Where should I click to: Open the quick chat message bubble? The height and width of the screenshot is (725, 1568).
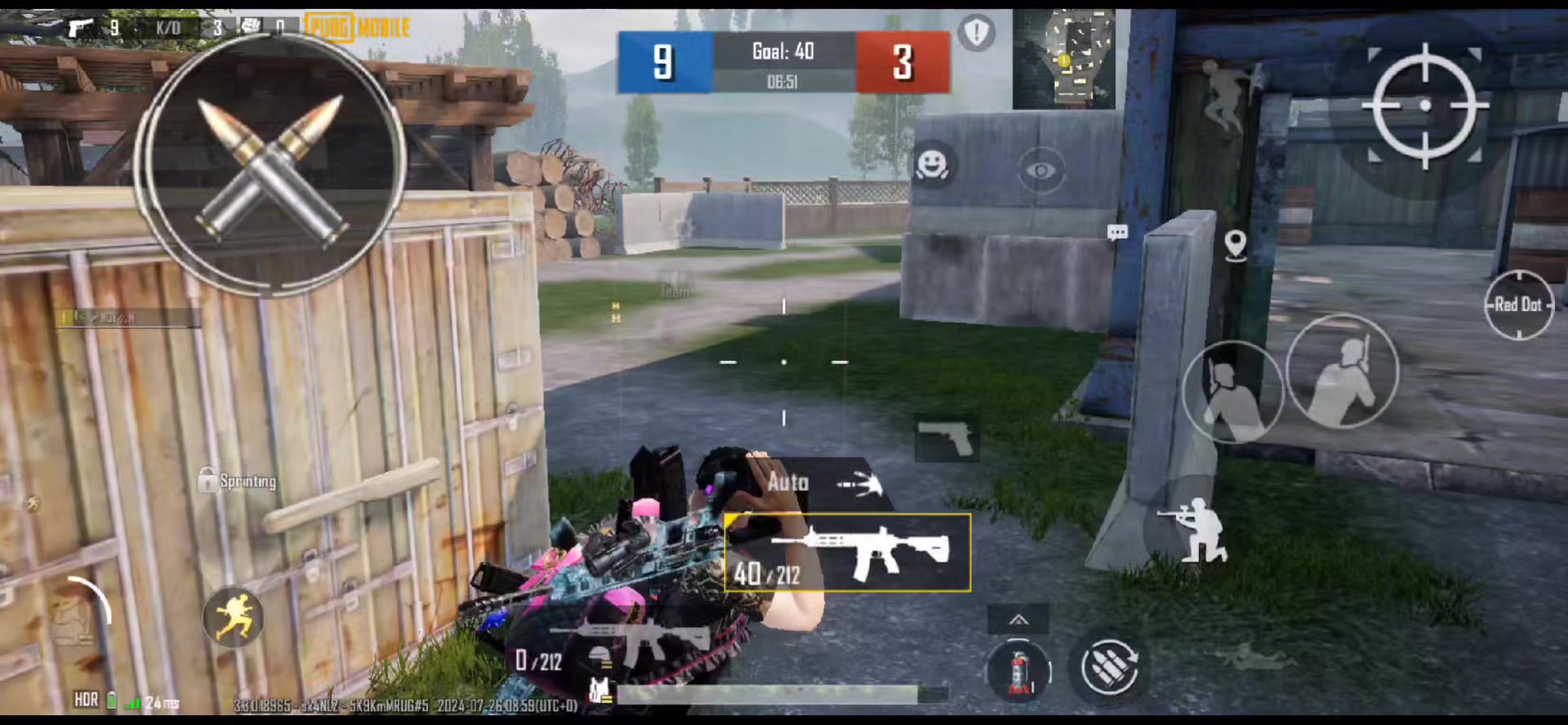point(1117,233)
